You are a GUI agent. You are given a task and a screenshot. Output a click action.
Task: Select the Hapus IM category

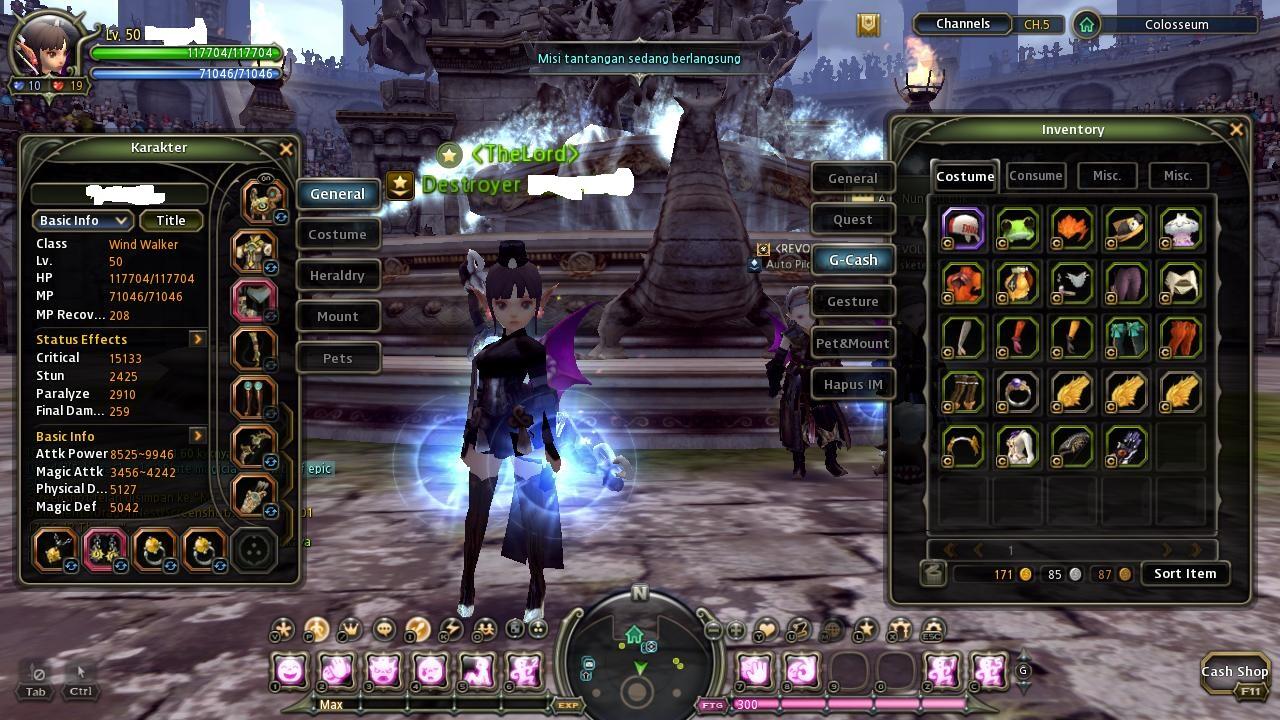pyautogui.click(x=853, y=384)
